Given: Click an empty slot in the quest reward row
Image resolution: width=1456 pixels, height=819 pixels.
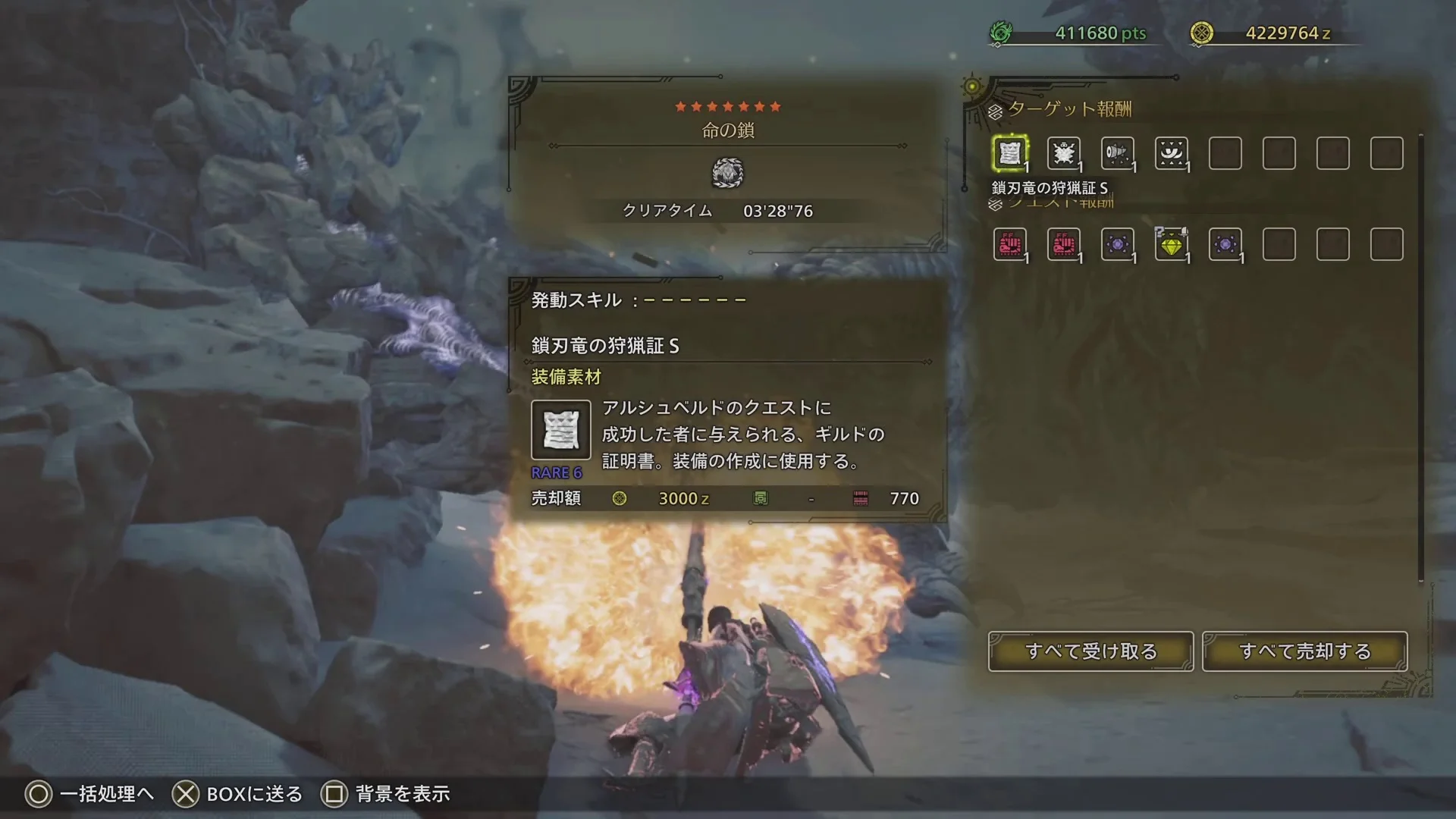Looking at the screenshot, I should (x=1279, y=244).
